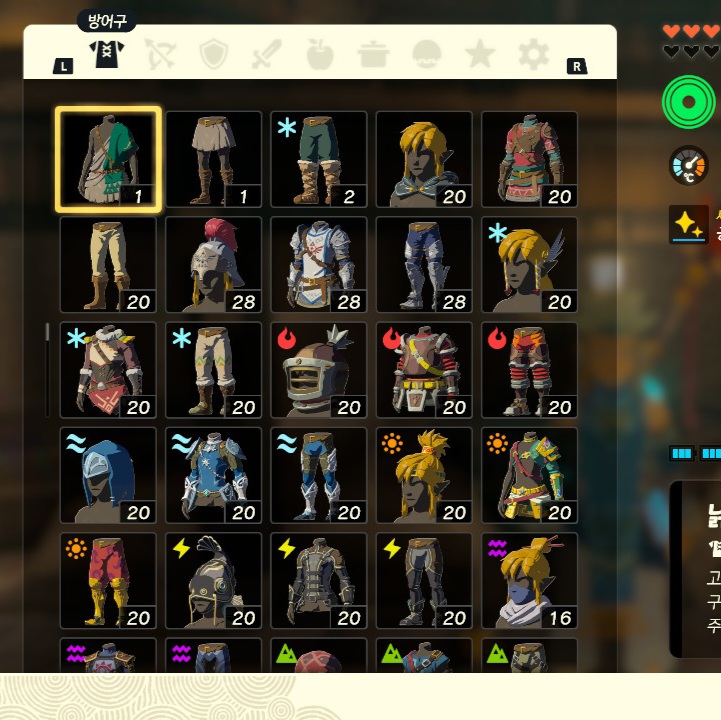Viewport: 721px width, 720px height.
Task: Pick the Soldier's Armor chestplate slot
Action: point(319,265)
